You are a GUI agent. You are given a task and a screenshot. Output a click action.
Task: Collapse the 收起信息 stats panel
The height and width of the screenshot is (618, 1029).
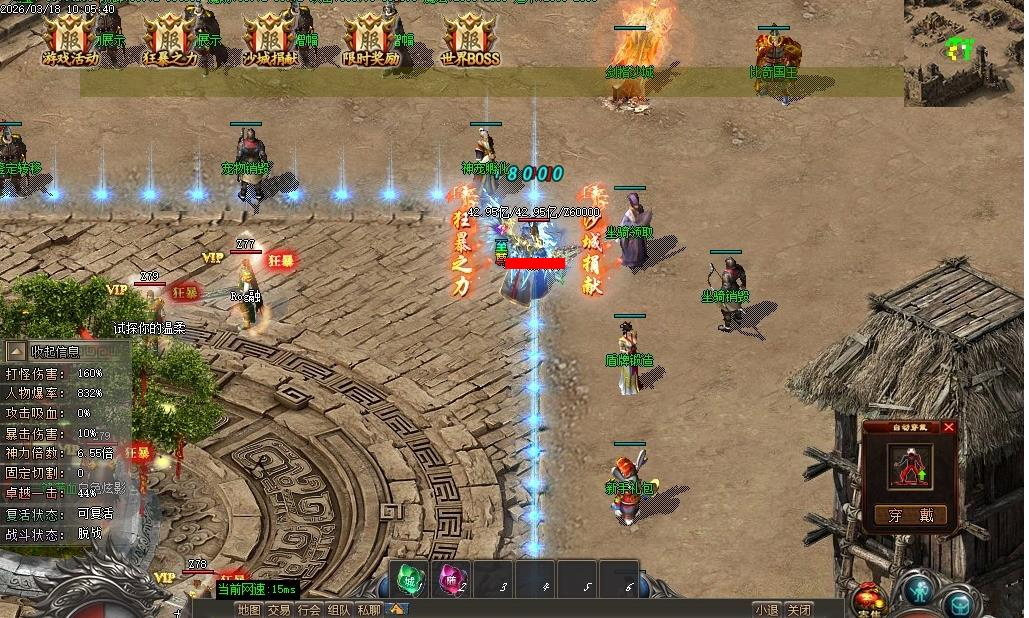[x=18, y=351]
